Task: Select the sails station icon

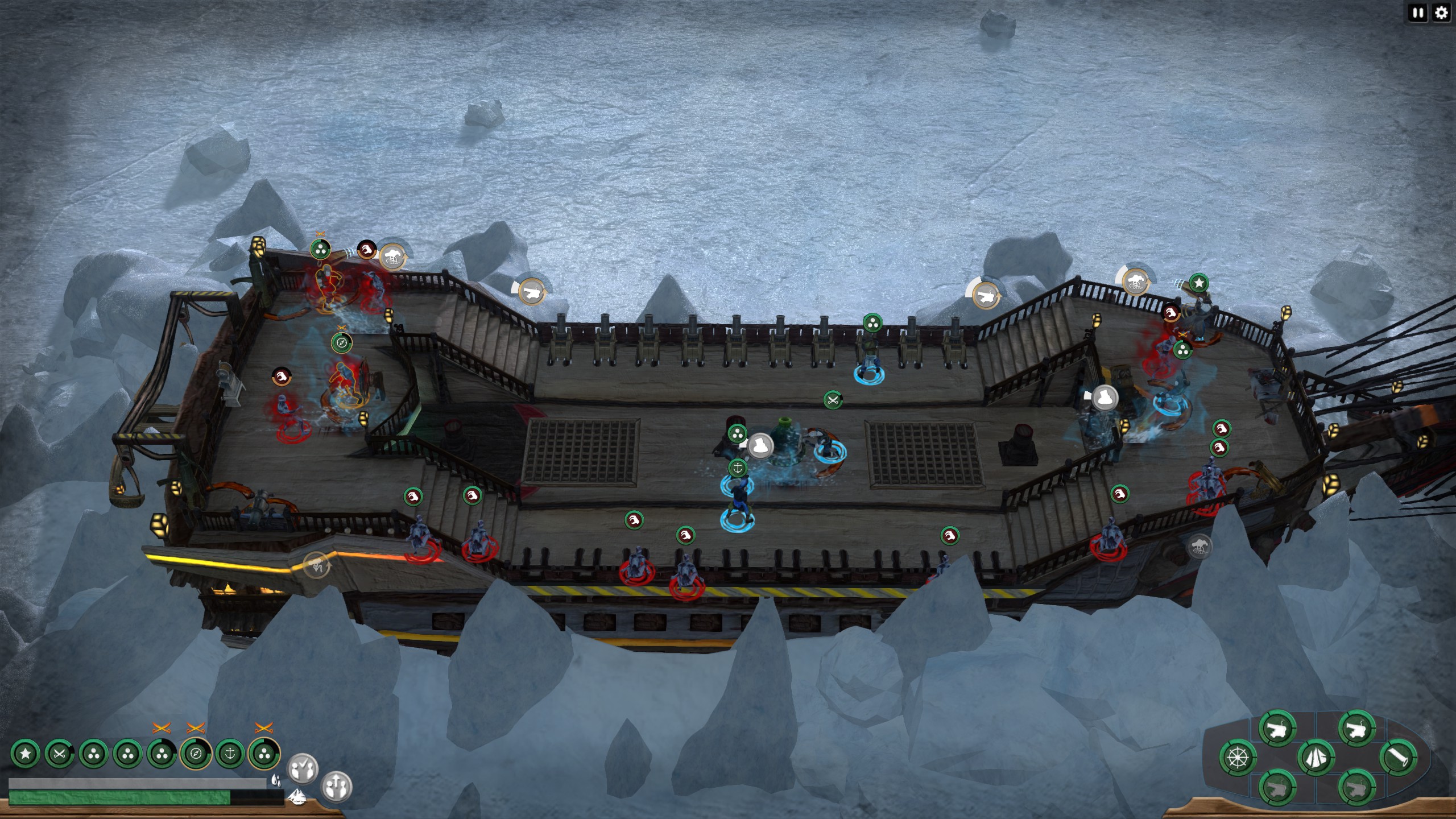Action: point(1316,758)
